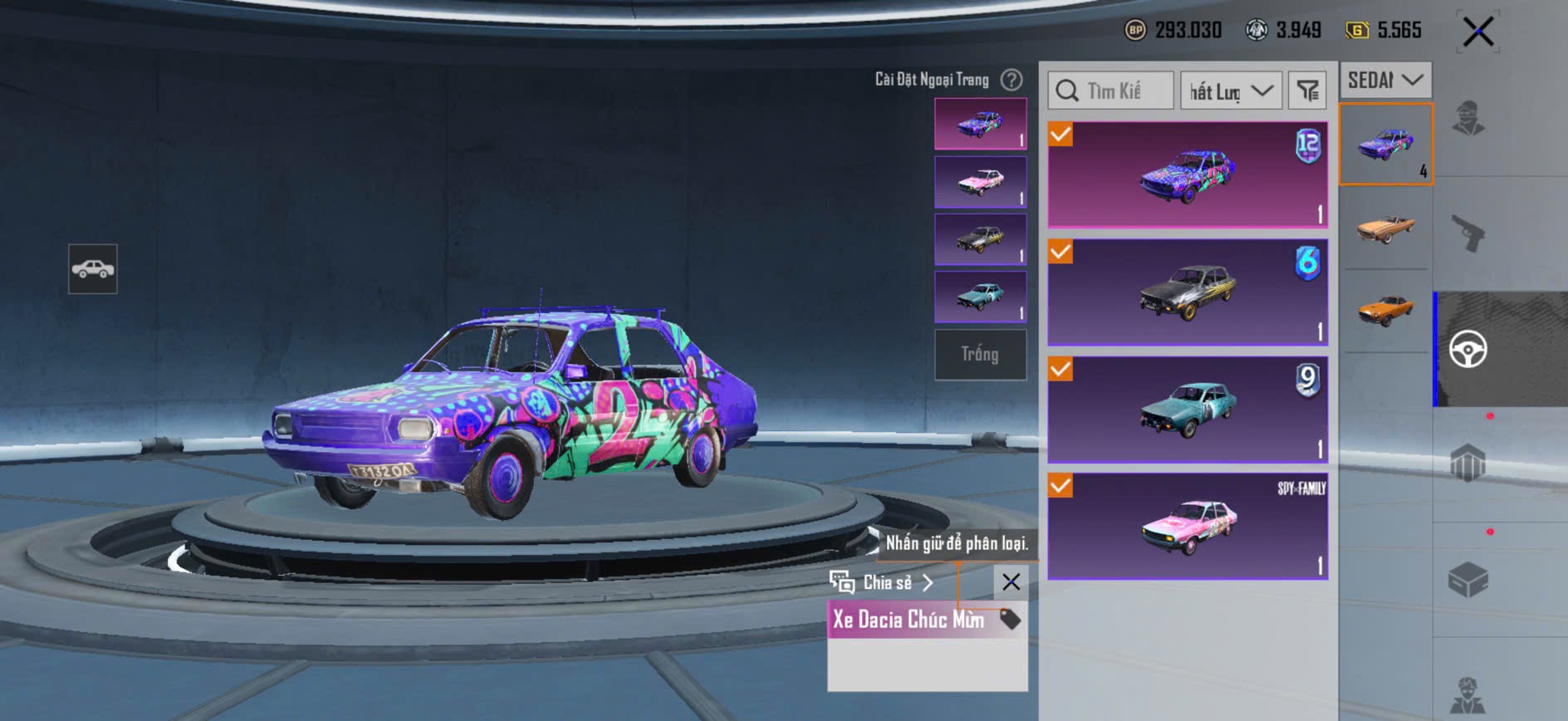1568x721 pixels.
Task: Choose the teal Dacia skin card
Action: [1188, 410]
